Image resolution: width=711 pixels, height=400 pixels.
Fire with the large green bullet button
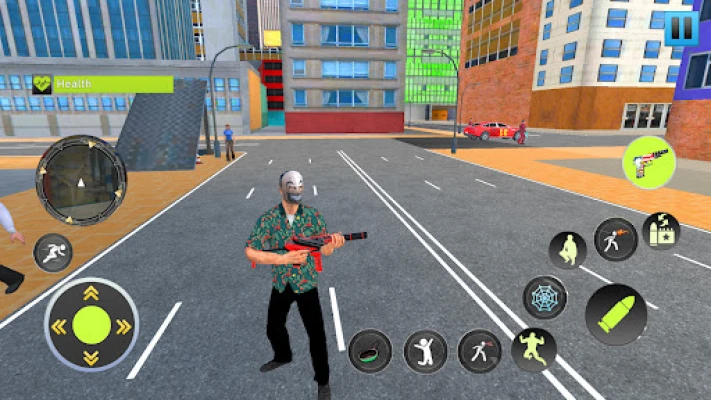[x=615, y=314]
